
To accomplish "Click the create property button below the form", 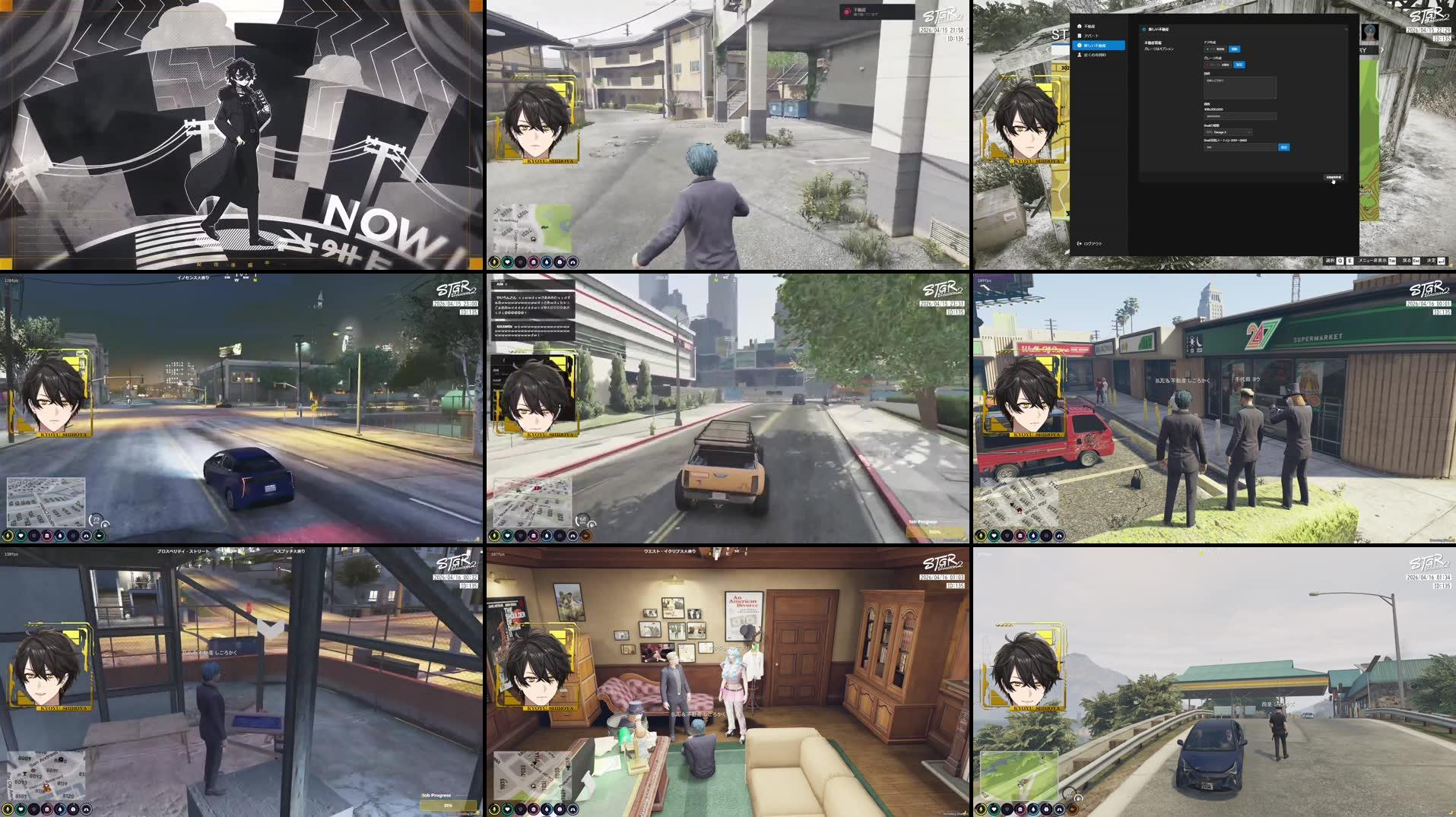I will click(1334, 177).
